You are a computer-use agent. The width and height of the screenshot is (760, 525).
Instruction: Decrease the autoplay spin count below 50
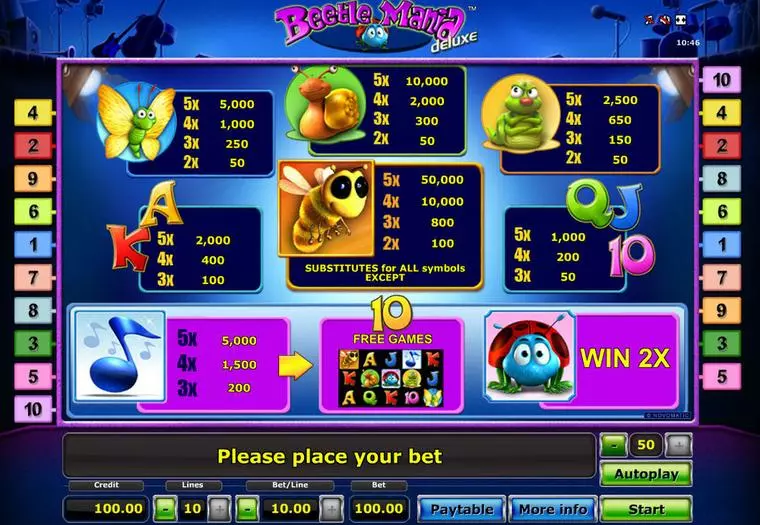point(612,446)
